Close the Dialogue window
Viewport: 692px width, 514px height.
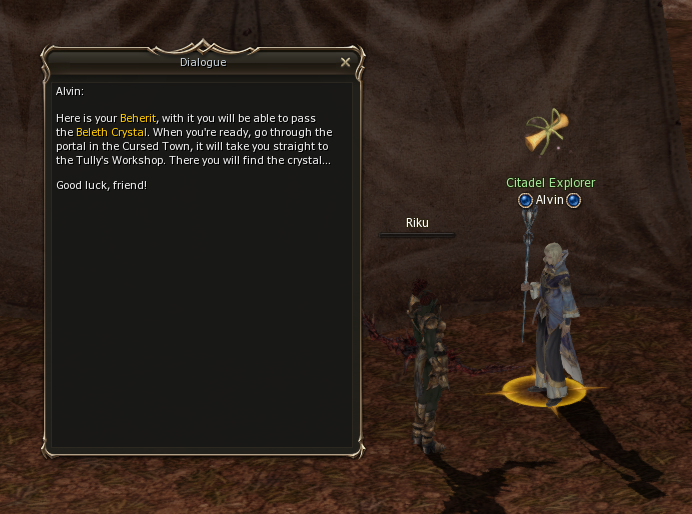(345, 62)
